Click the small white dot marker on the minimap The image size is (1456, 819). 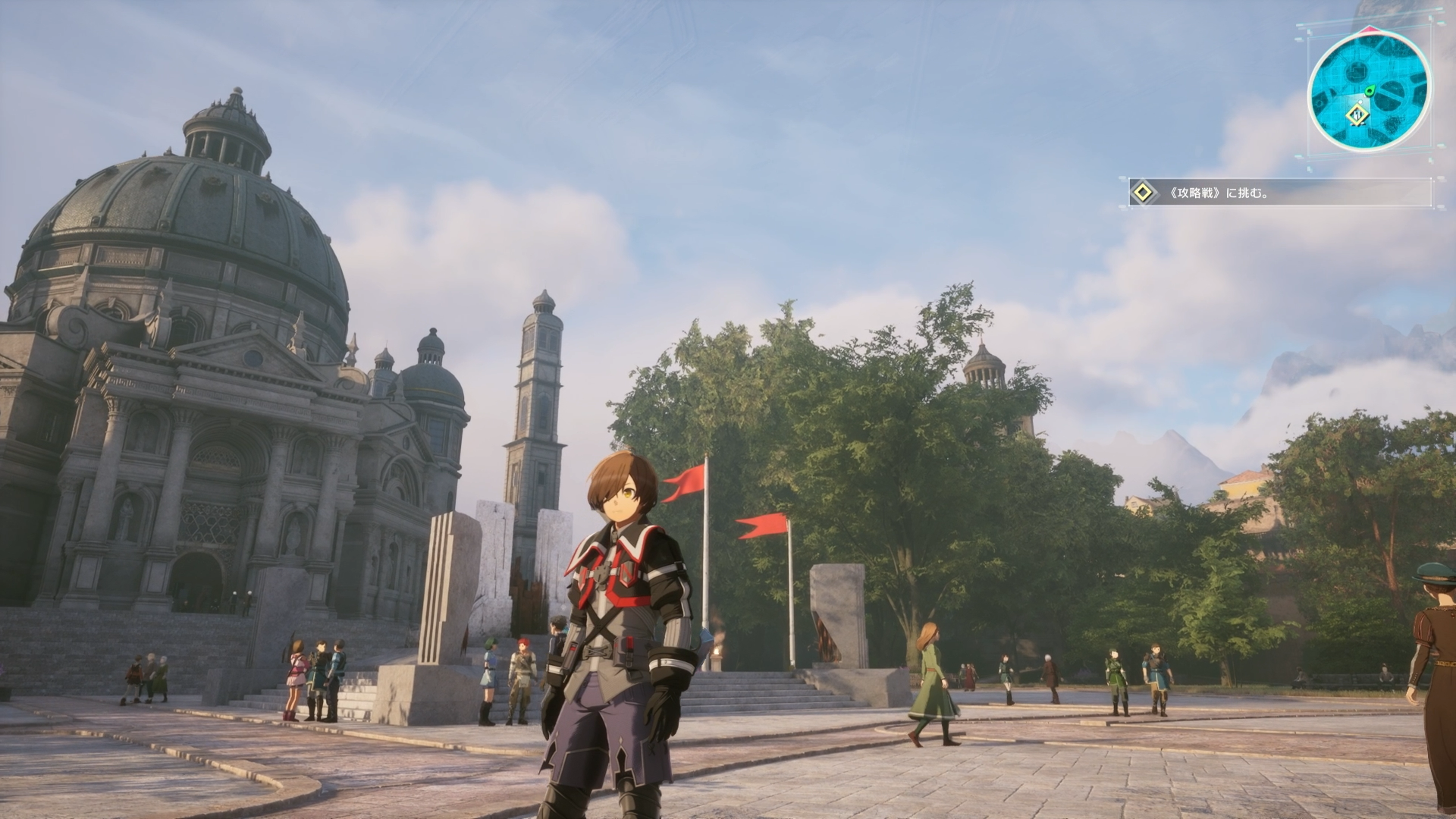tap(1360, 101)
